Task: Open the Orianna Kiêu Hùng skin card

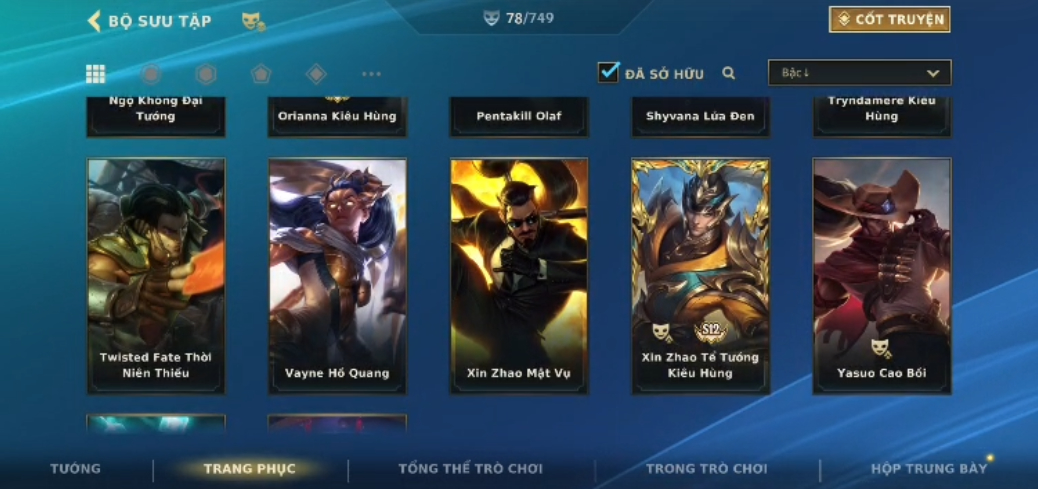Action: (x=337, y=116)
